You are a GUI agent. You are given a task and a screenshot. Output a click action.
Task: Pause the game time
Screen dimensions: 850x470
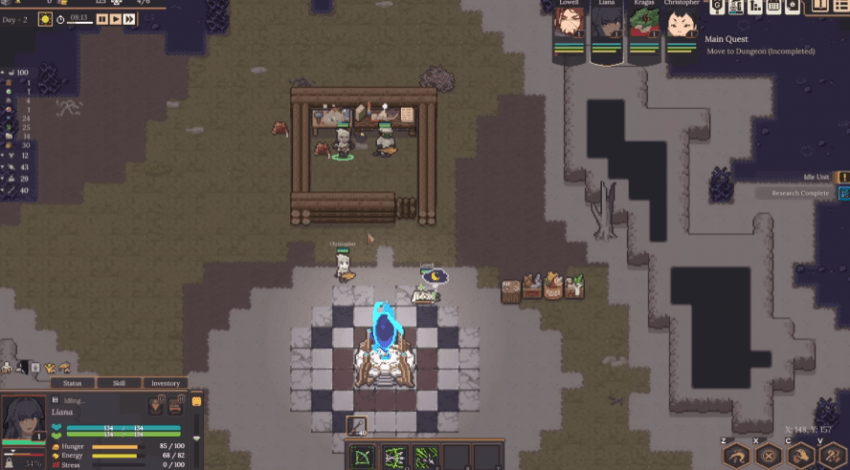pos(102,18)
